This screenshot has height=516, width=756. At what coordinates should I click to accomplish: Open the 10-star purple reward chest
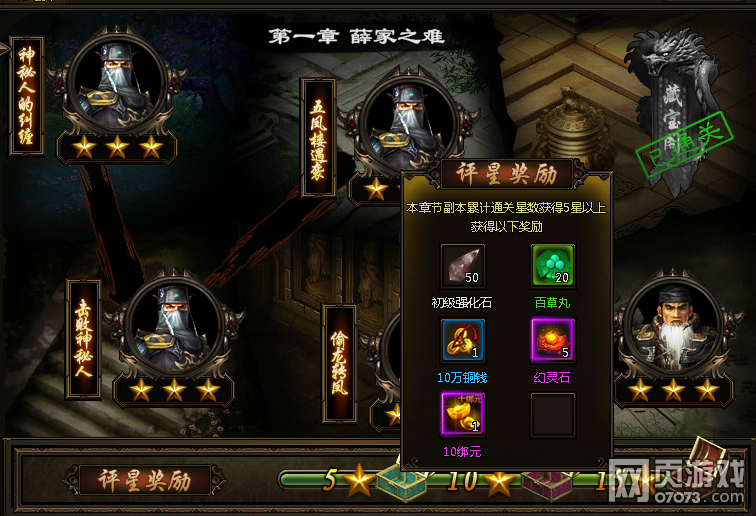point(546,484)
